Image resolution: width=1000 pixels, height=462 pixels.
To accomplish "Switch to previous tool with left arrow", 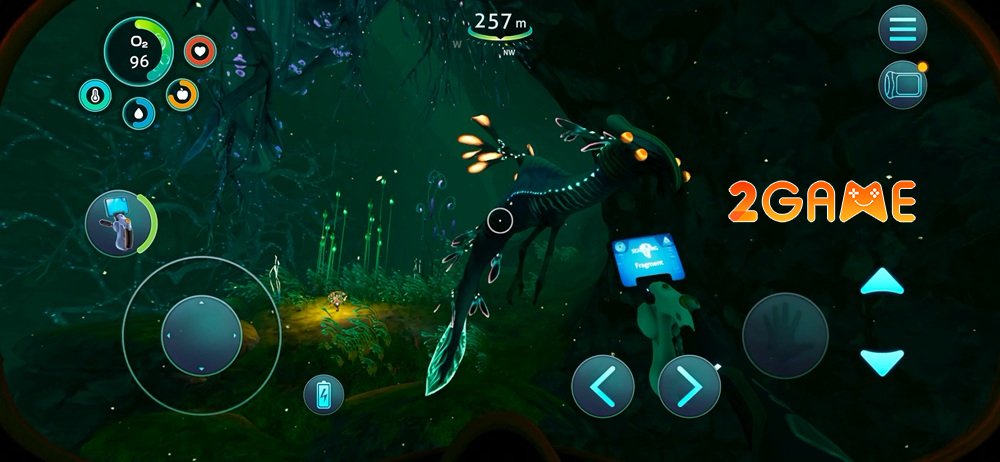I will pyautogui.click(x=602, y=386).
